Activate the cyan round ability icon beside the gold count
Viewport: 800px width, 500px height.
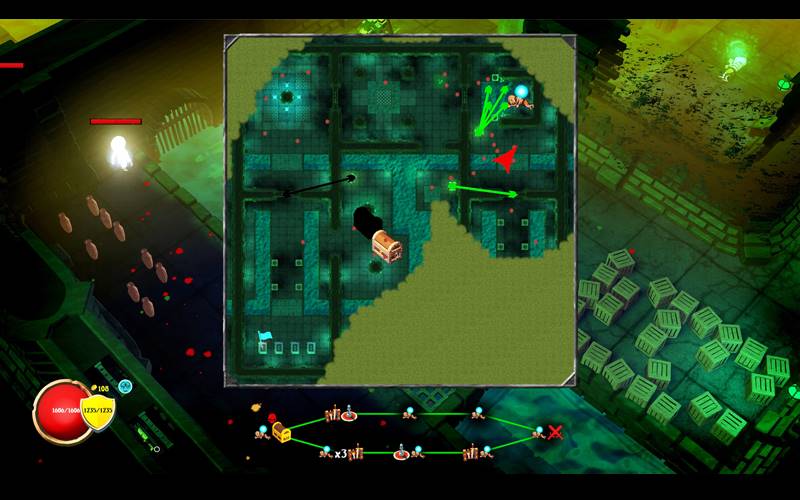pos(125,386)
